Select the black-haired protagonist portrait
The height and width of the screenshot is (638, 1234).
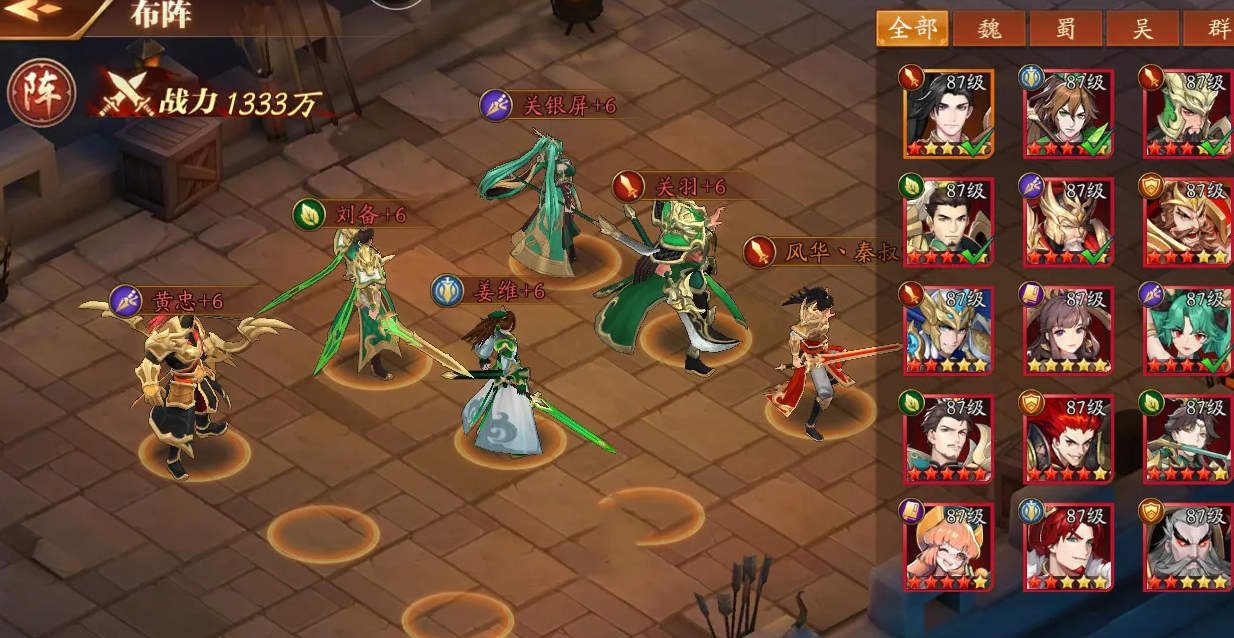[x=948, y=112]
